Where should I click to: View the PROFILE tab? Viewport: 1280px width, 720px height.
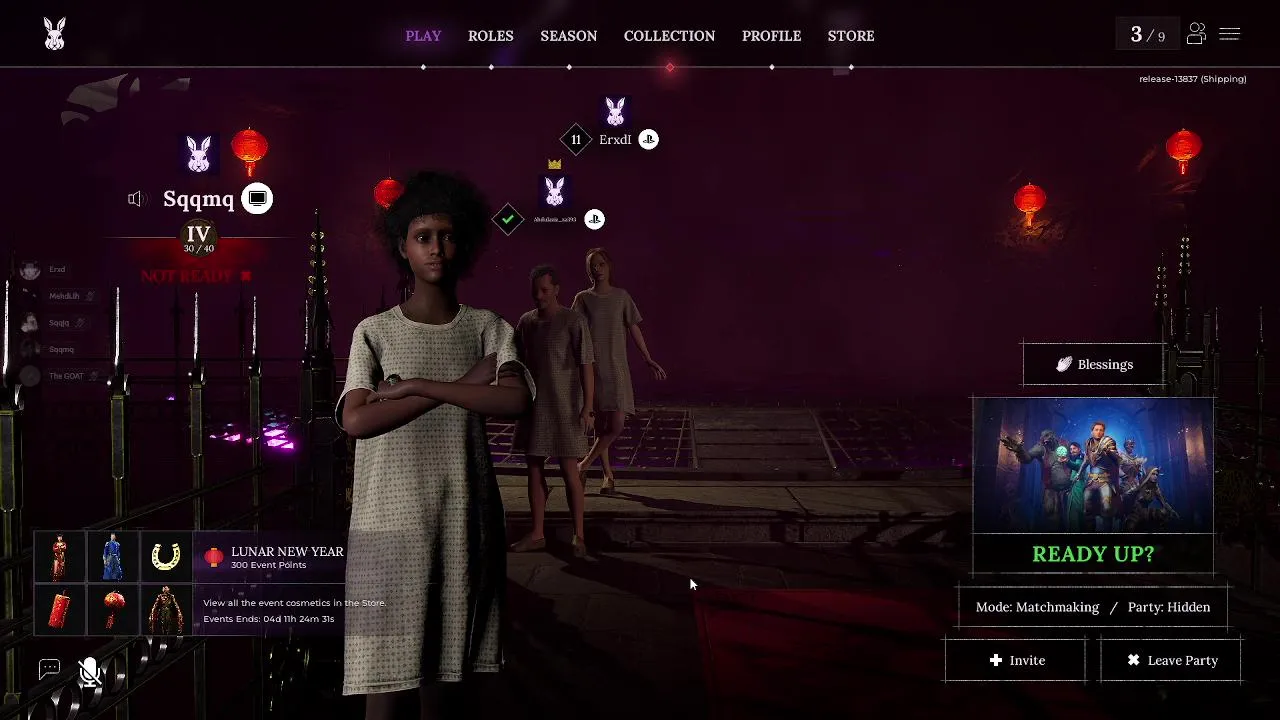[x=771, y=36]
